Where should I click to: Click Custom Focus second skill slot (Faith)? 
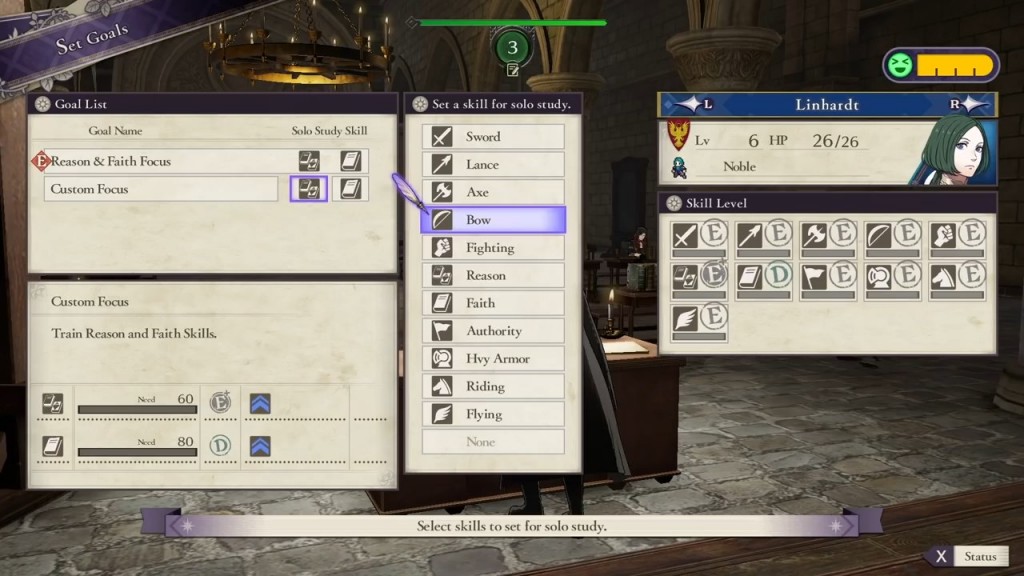point(350,189)
